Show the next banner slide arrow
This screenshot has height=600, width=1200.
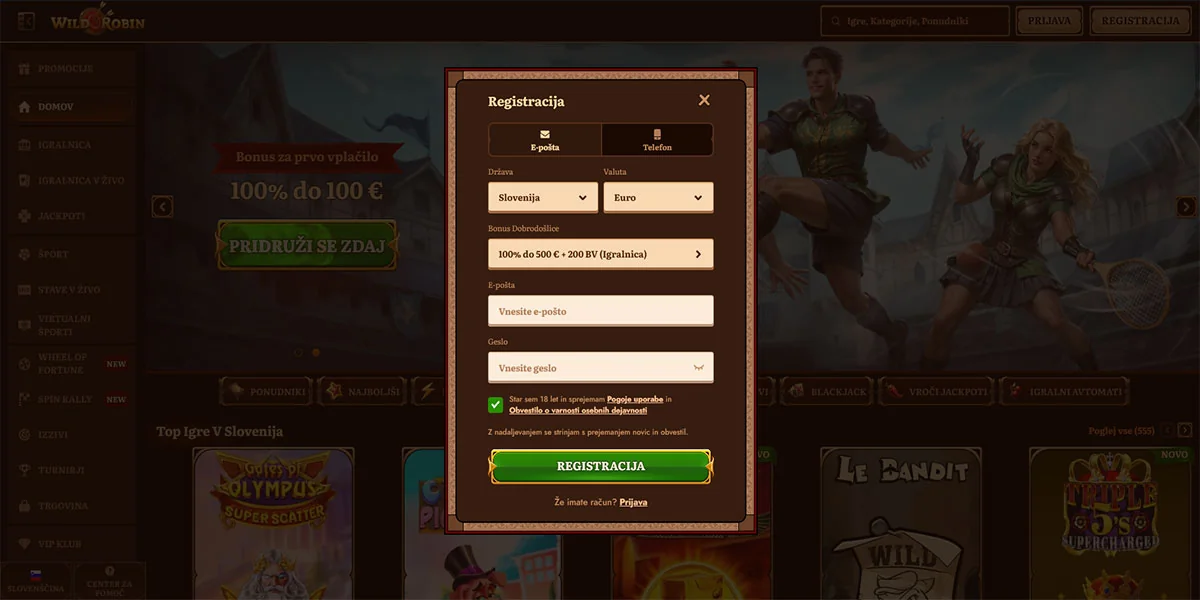1186,207
